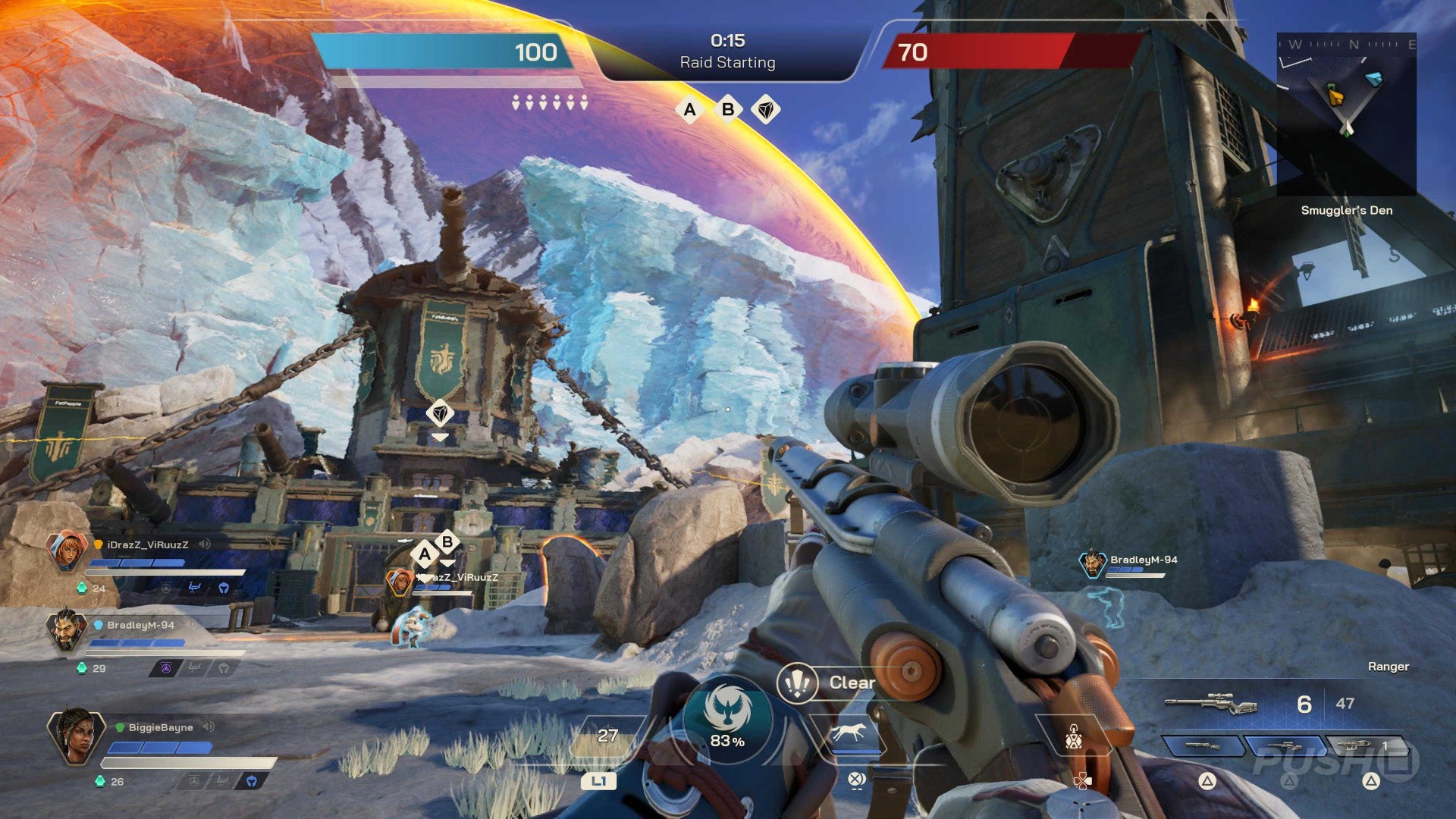Toggle voice icon beside iDrazZ_ViRuuzZ

[205, 544]
